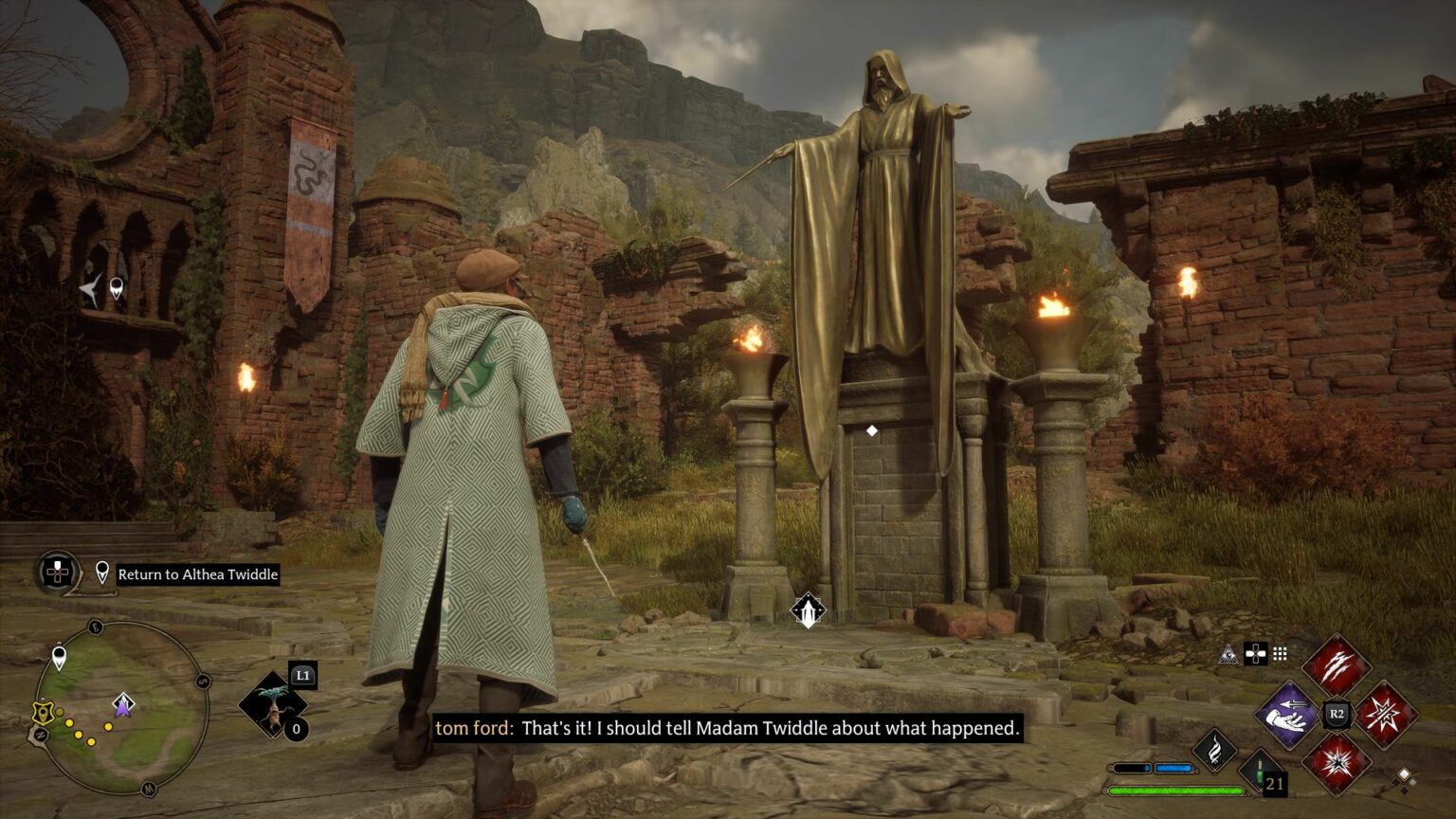Select the spell-set diamond selector
Image resolution: width=1456 pixels, height=819 pixels.
click(1404, 778)
